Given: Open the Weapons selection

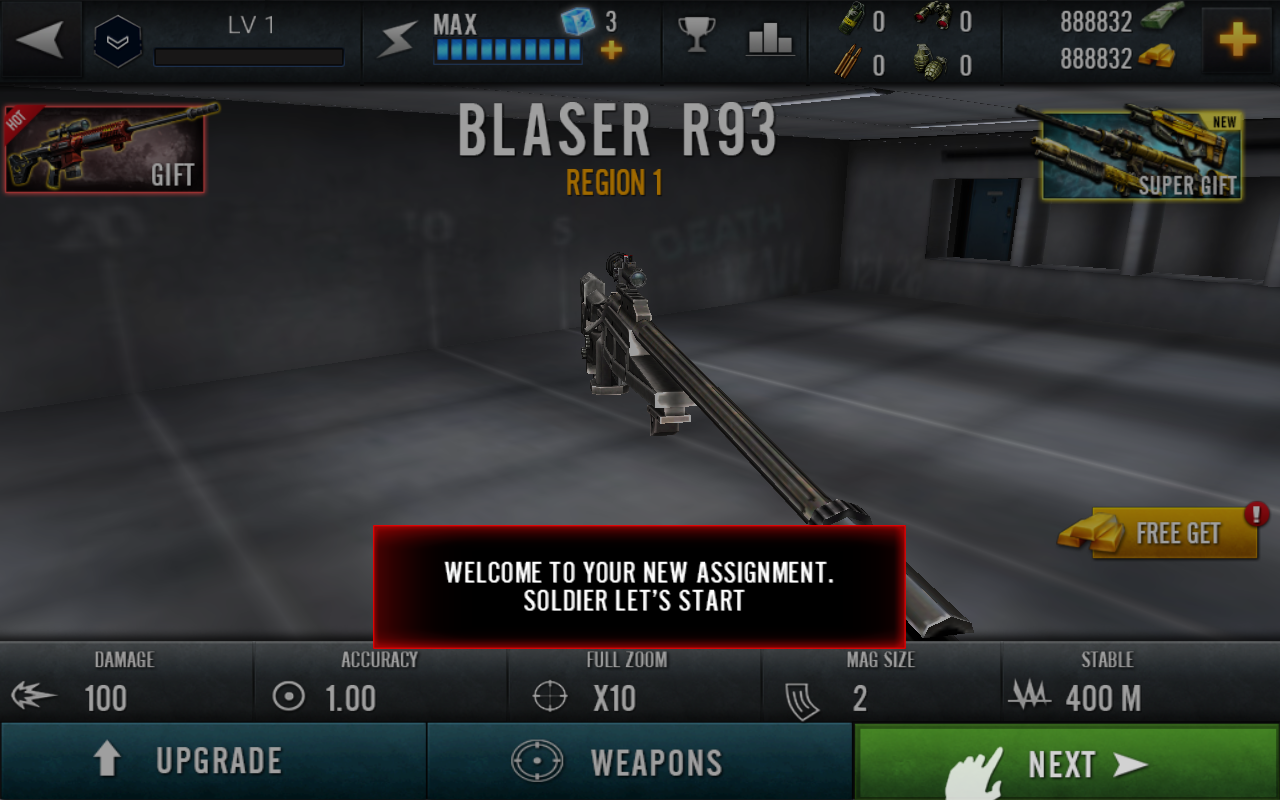Looking at the screenshot, I should pyautogui.click(x=640, y=761).
